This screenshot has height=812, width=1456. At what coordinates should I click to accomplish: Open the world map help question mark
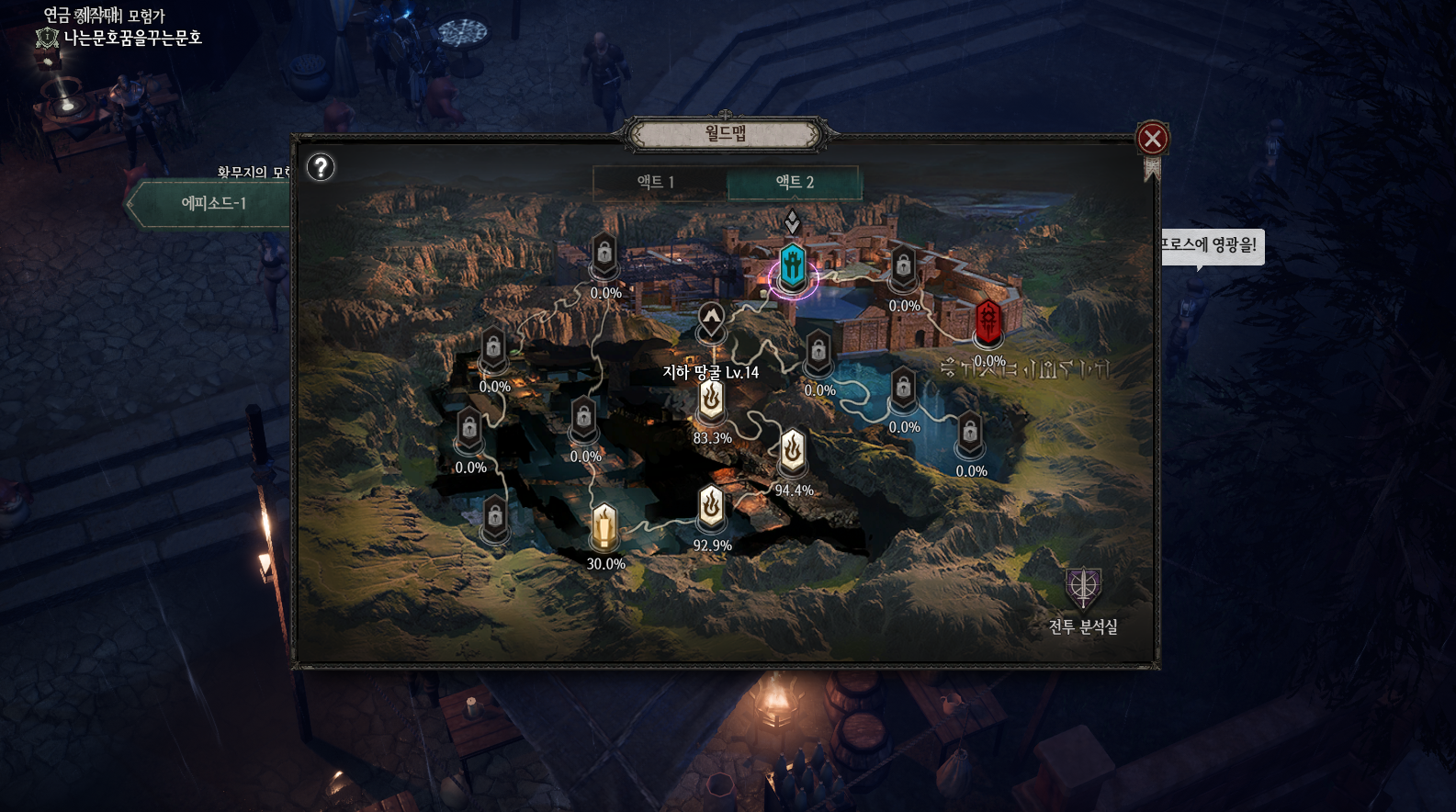click(x=321, y=167)
